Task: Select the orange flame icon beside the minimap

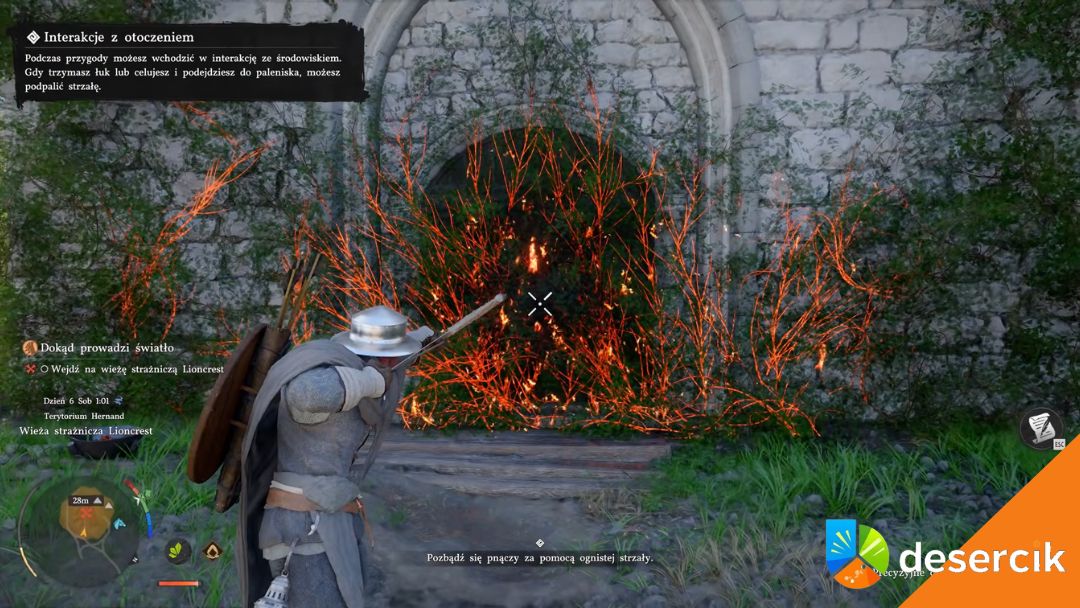Action: [212, 550]
